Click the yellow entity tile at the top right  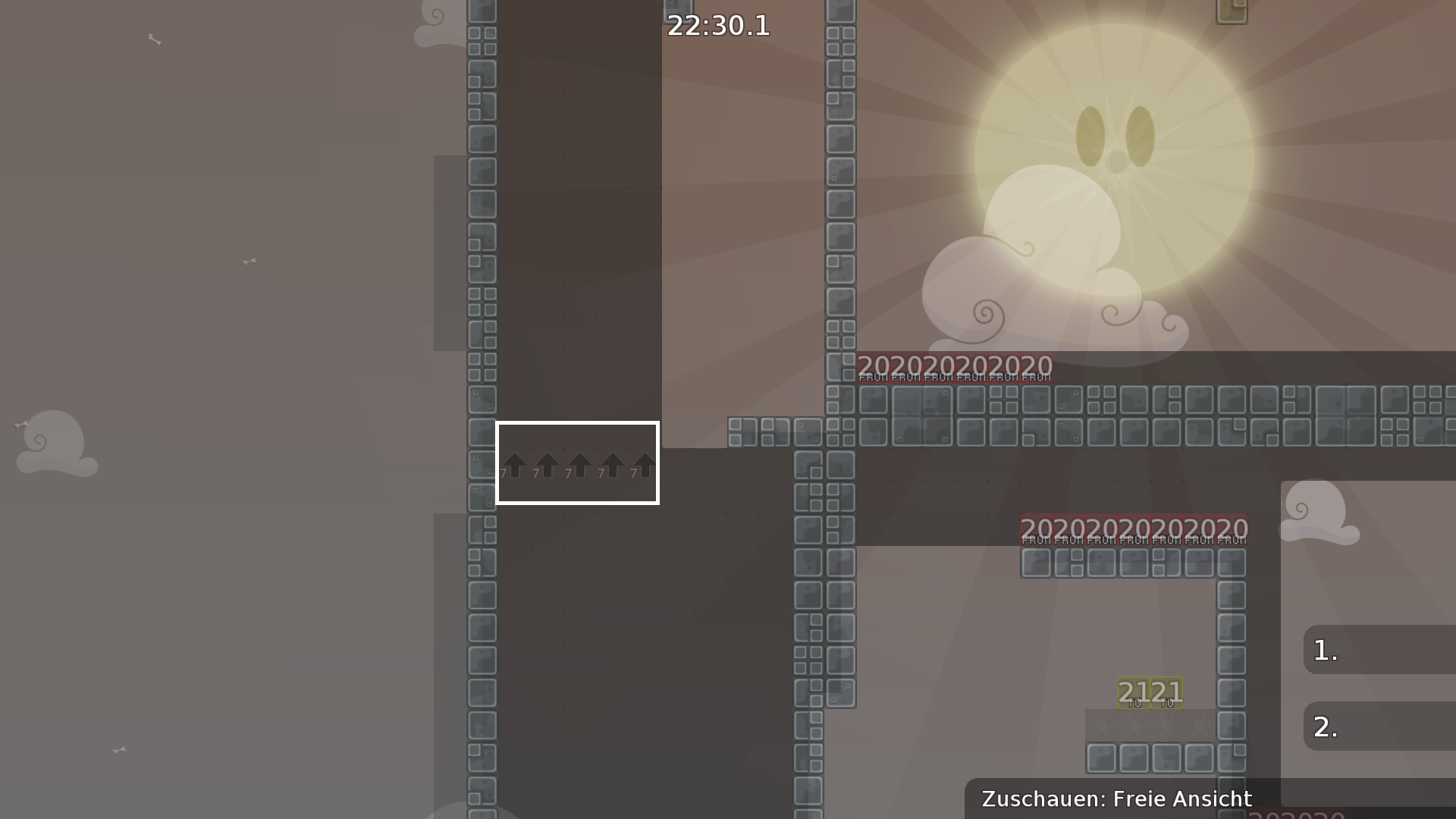(1232, 12)
